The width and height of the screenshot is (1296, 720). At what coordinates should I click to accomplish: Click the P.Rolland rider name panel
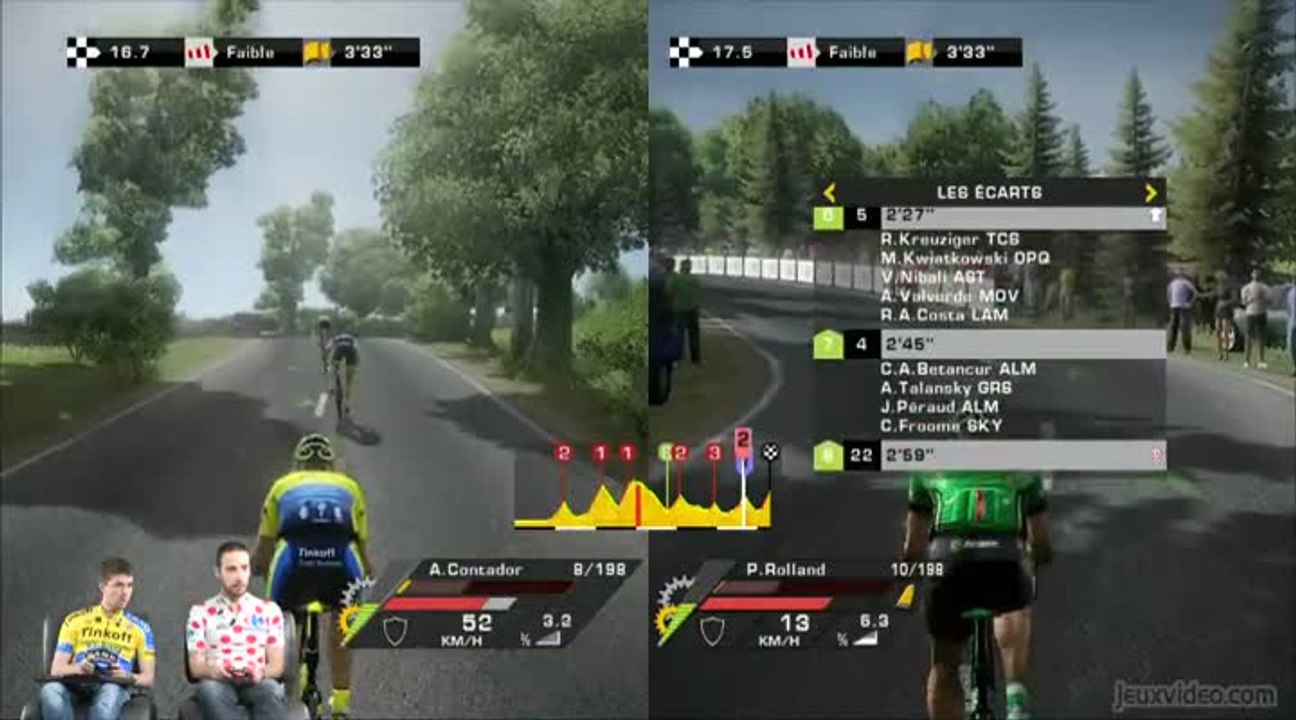point(786,570)
